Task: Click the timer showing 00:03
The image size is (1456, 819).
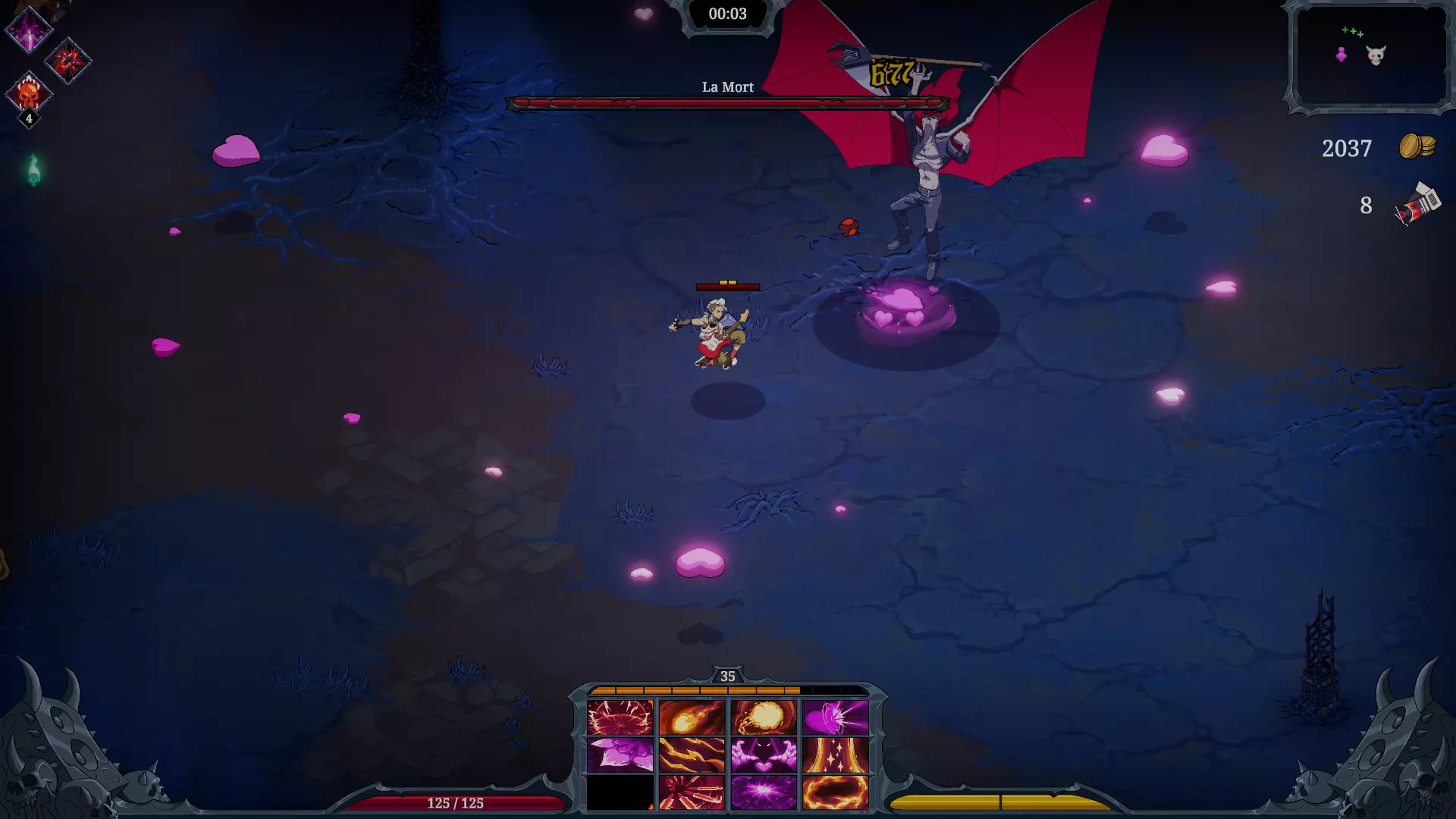Action: tap(726, 14)
